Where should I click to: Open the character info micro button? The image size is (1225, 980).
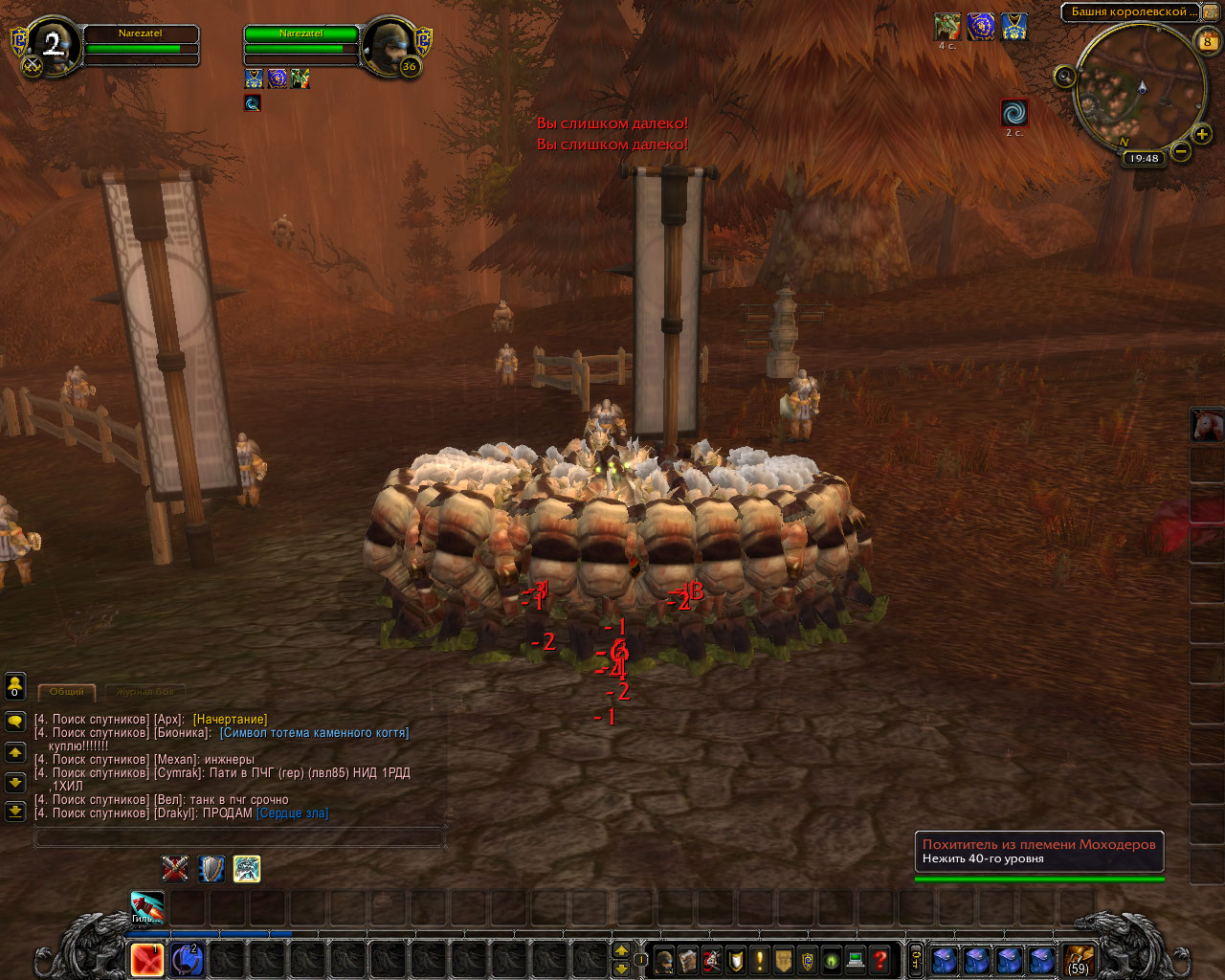point(664,960)
